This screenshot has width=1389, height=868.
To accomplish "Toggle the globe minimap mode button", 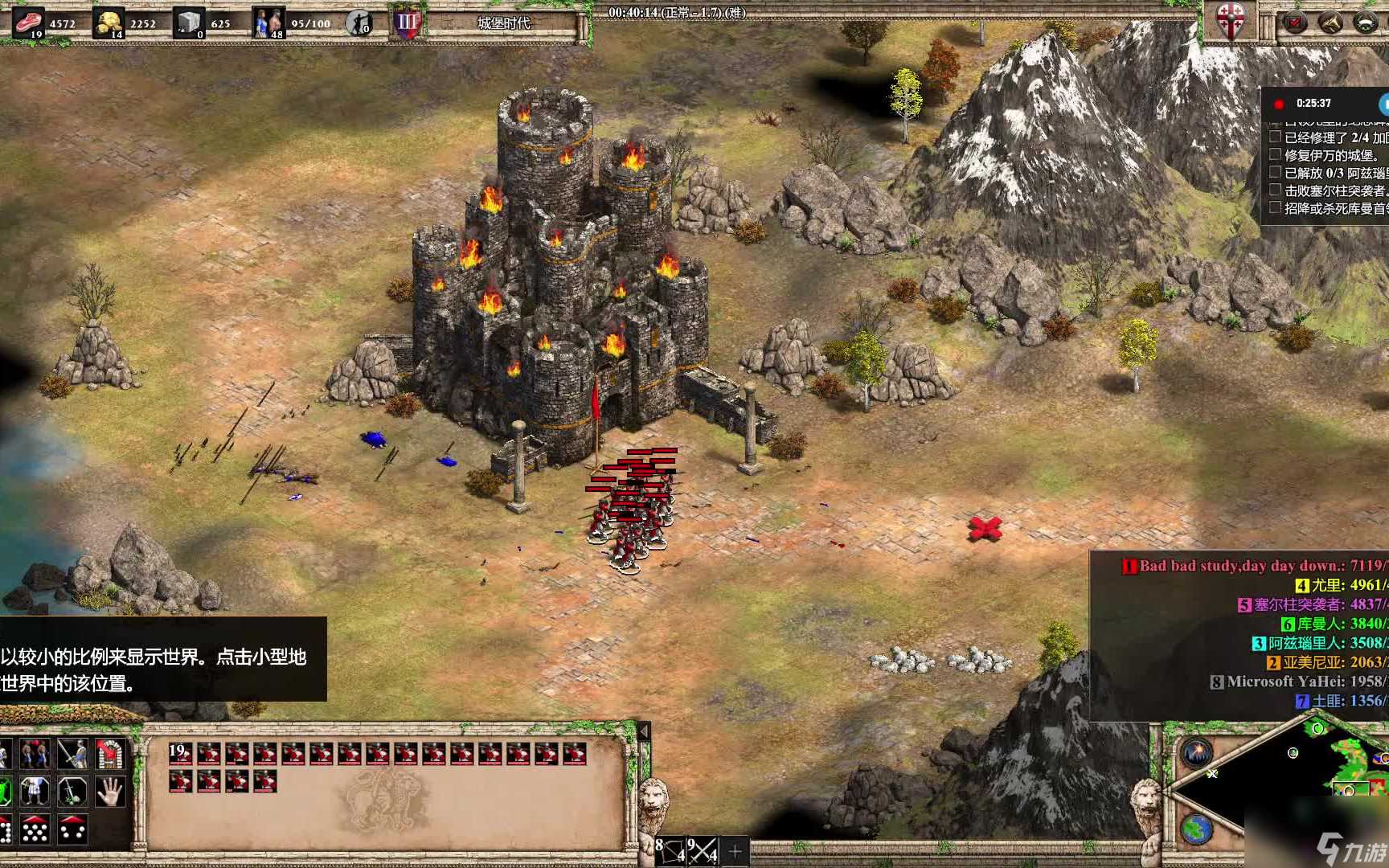I will 1197,829.
